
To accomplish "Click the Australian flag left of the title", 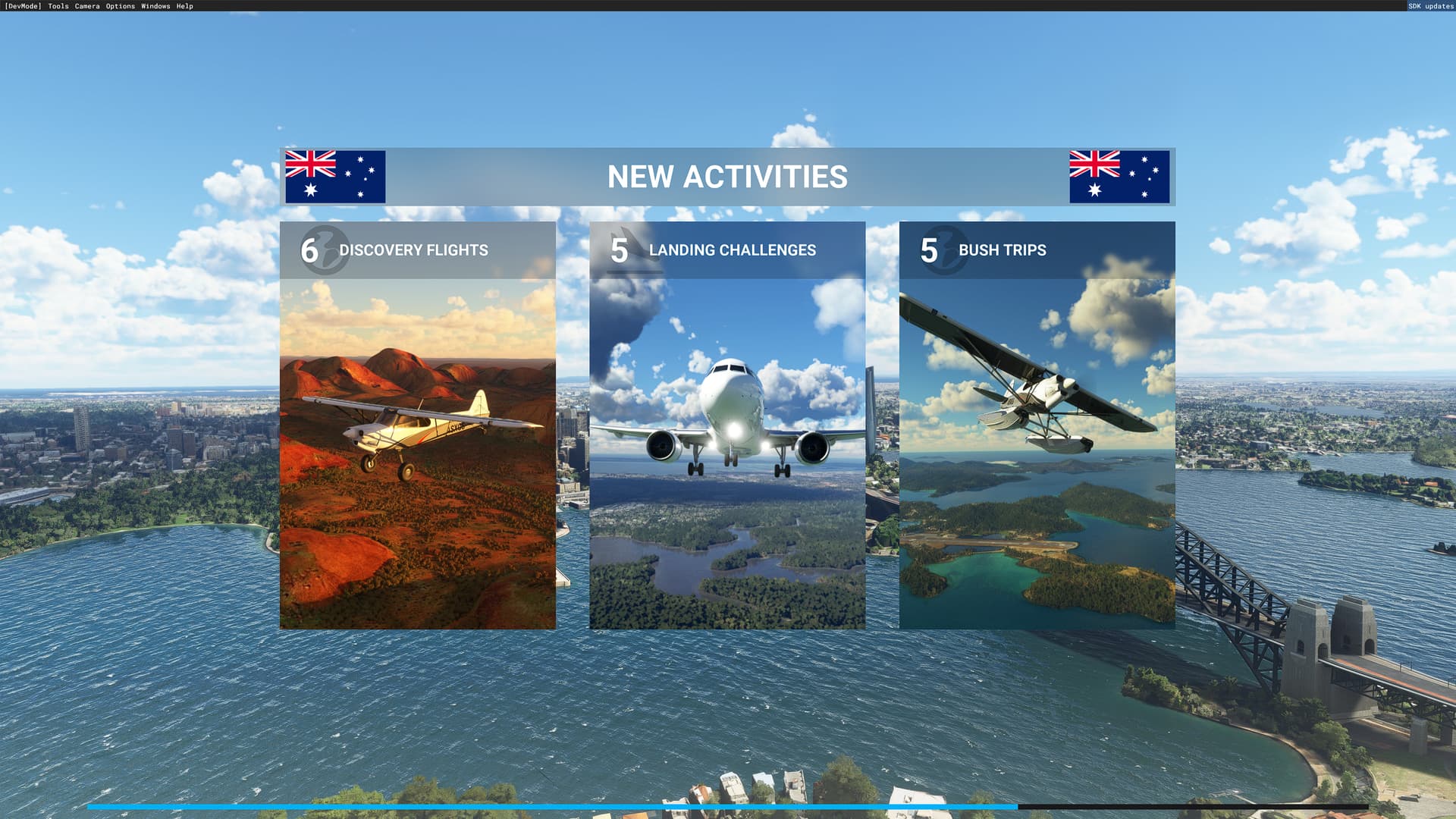I will pyautogui.click(x=335, y=176).
